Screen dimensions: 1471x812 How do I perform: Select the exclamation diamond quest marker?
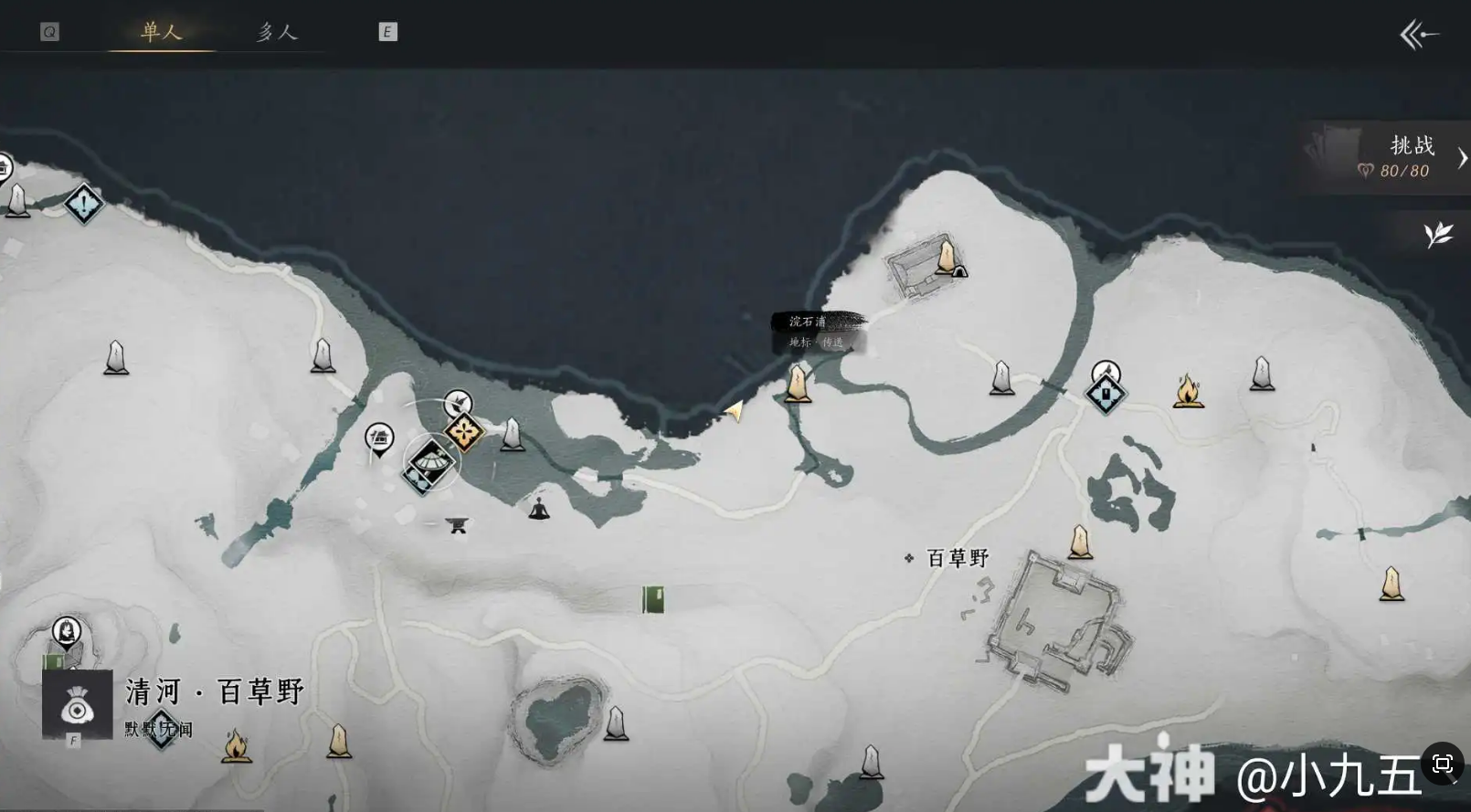(x=84, y=203)
